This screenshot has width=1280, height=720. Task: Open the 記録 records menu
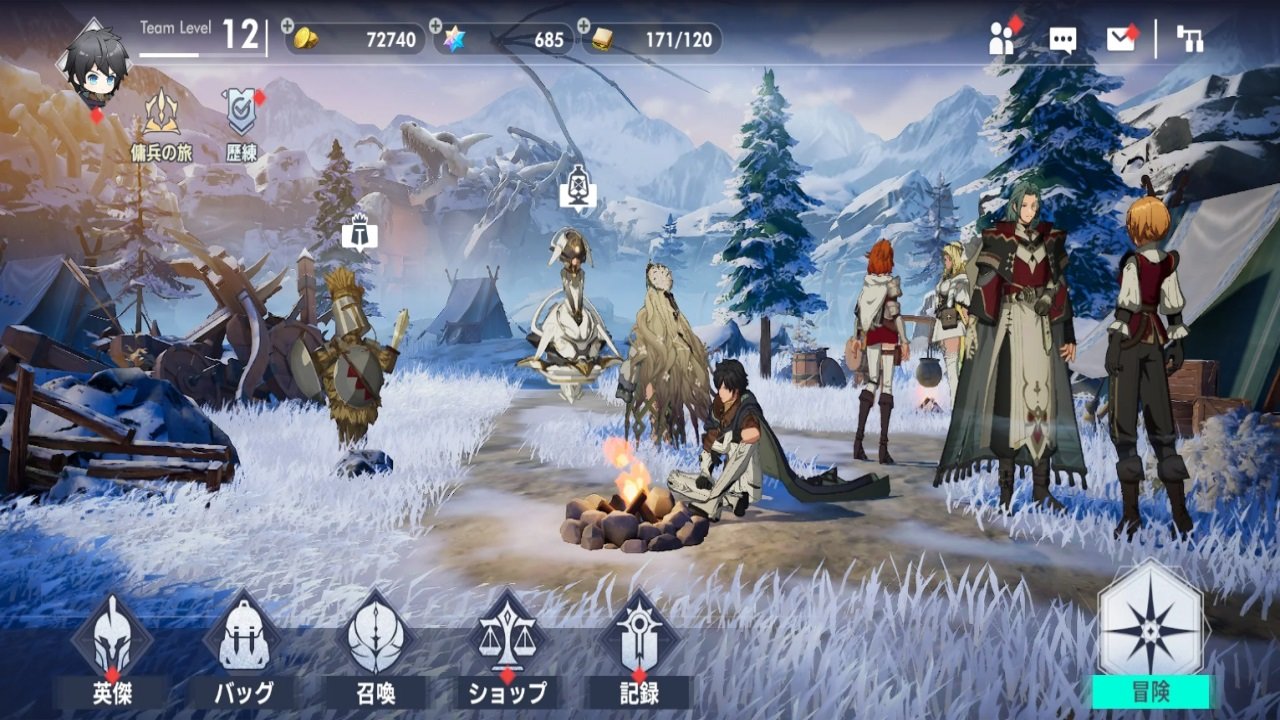pyautogui.click(x=638, y=650)
